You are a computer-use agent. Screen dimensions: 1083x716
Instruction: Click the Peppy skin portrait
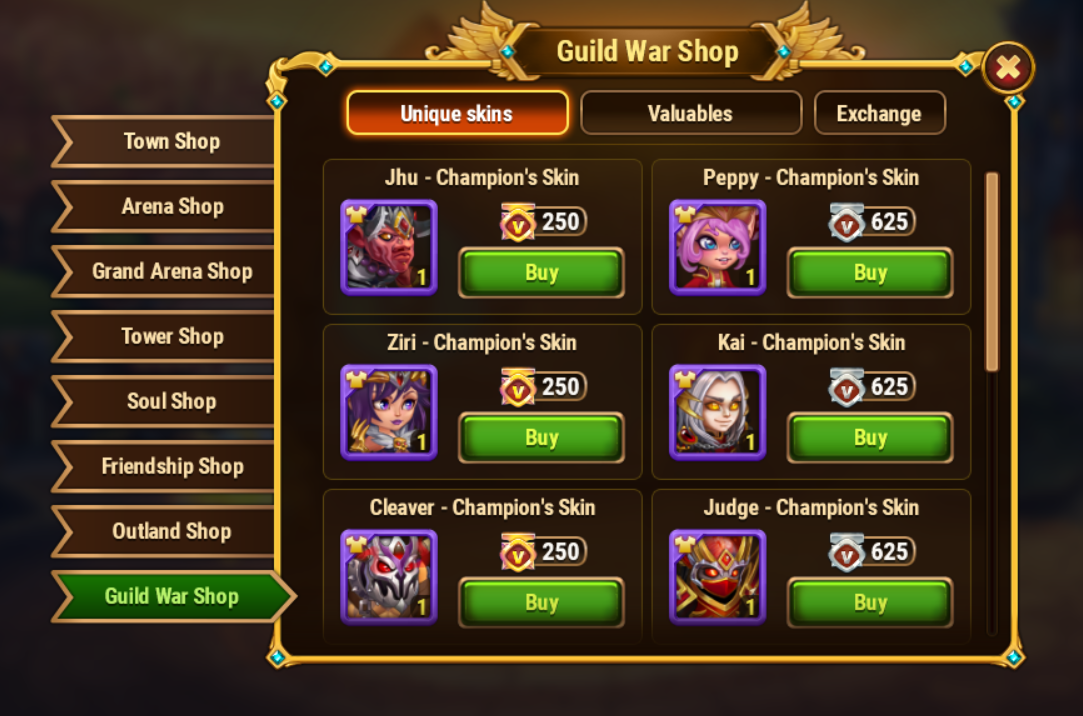point(717,247)
